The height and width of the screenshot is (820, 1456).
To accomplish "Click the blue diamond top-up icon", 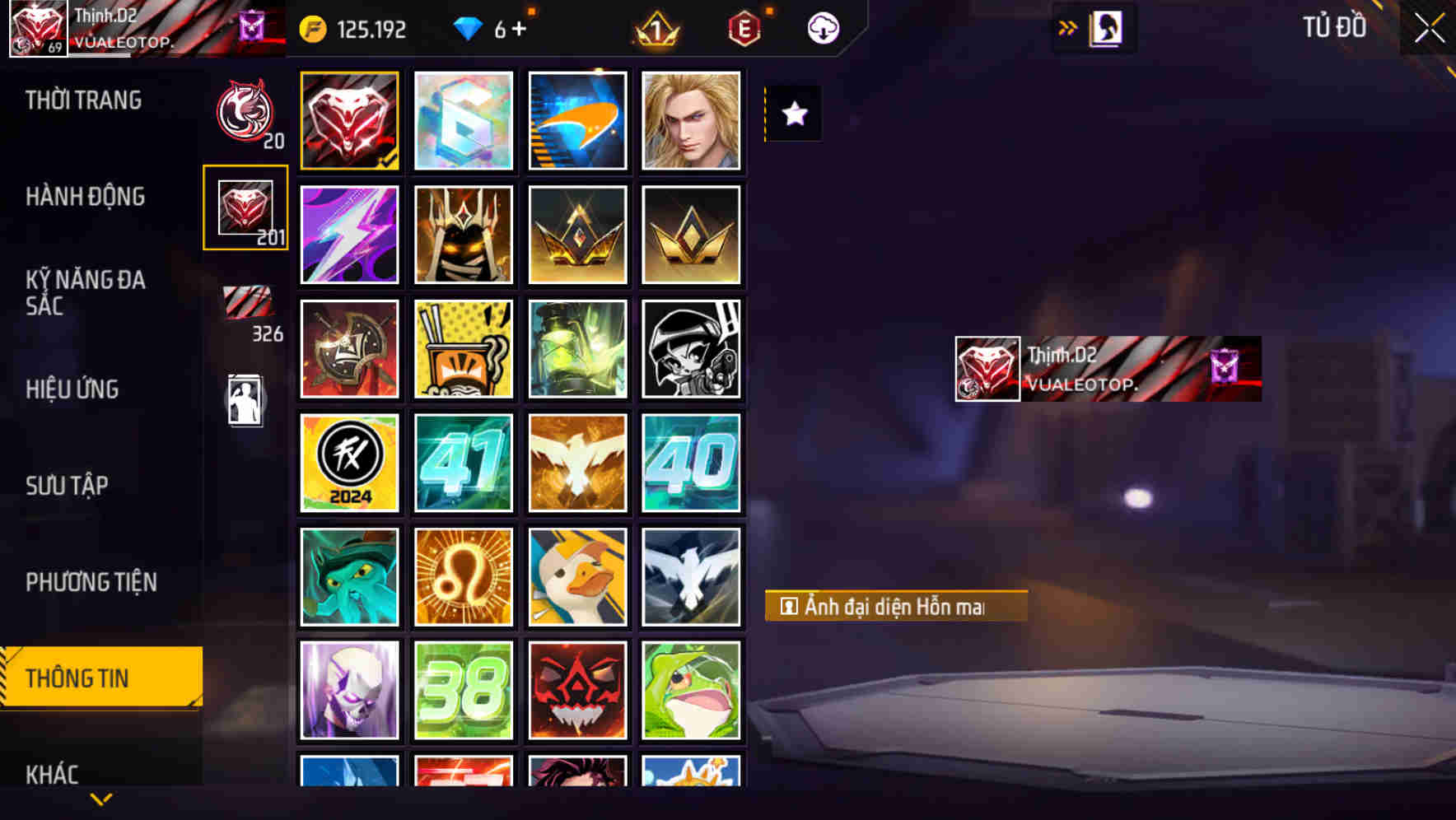I will (x=469, y=28).
